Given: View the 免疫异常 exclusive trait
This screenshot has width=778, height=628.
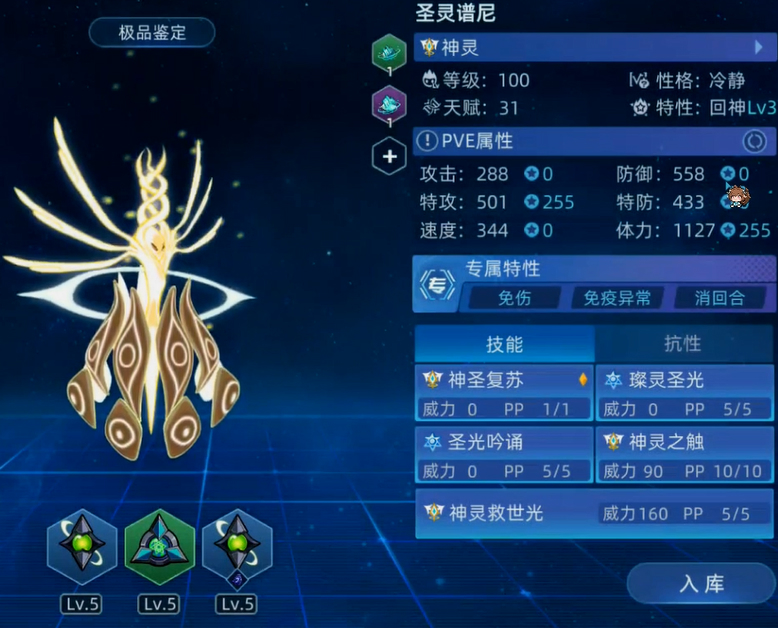Looking at the screenshot, I should [x=617, y=297].
